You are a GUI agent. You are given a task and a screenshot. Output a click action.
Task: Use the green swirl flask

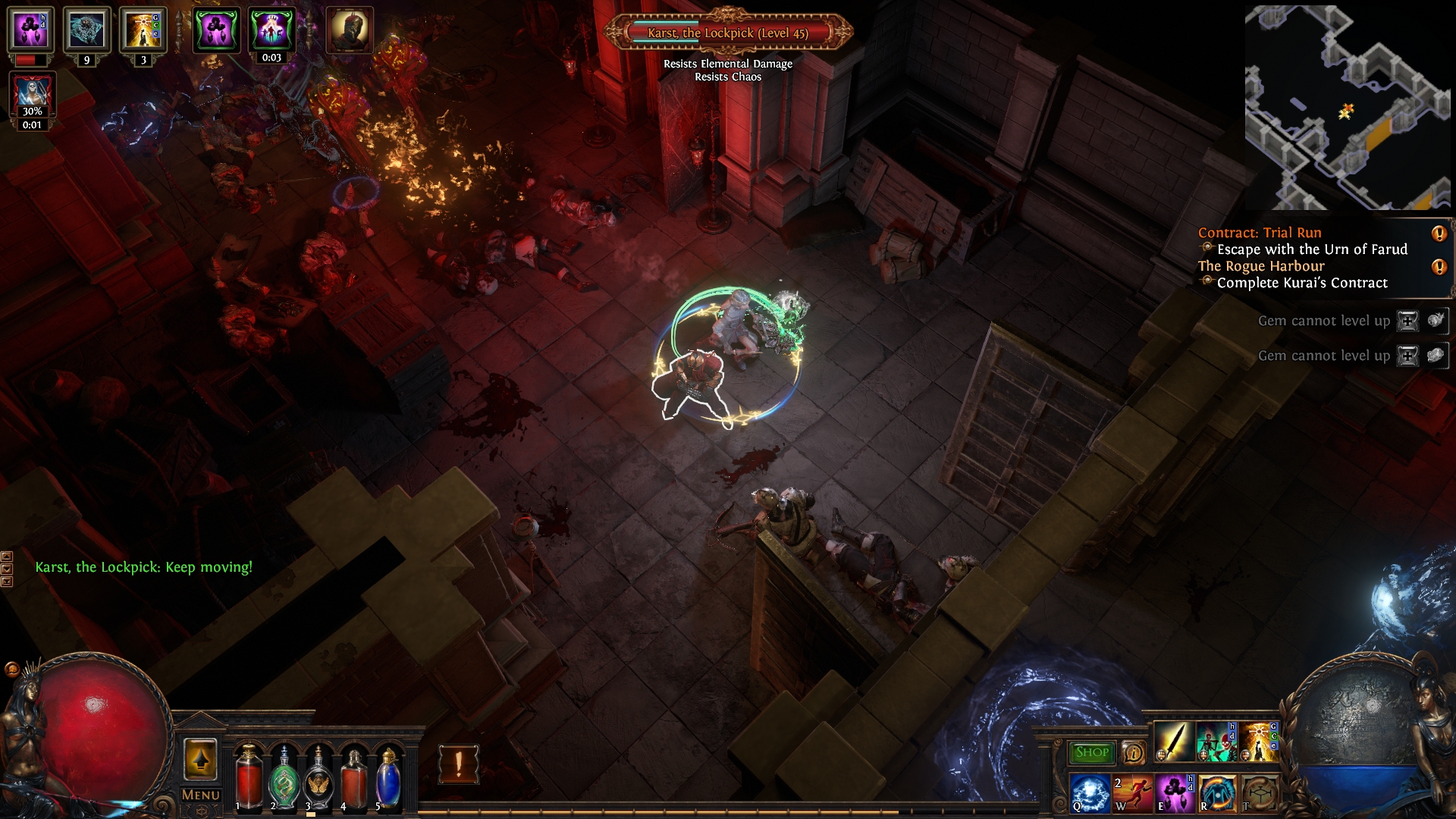[284, 778]
